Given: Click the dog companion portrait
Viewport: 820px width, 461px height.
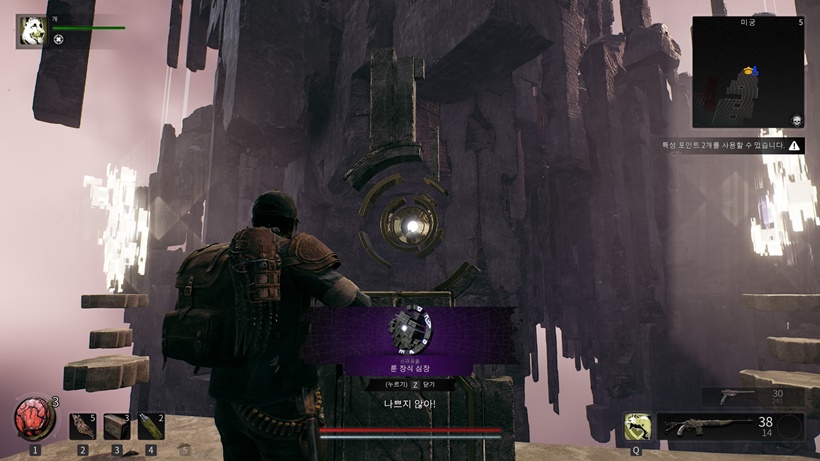Looking at the screenshot, I should click(31, 30).
